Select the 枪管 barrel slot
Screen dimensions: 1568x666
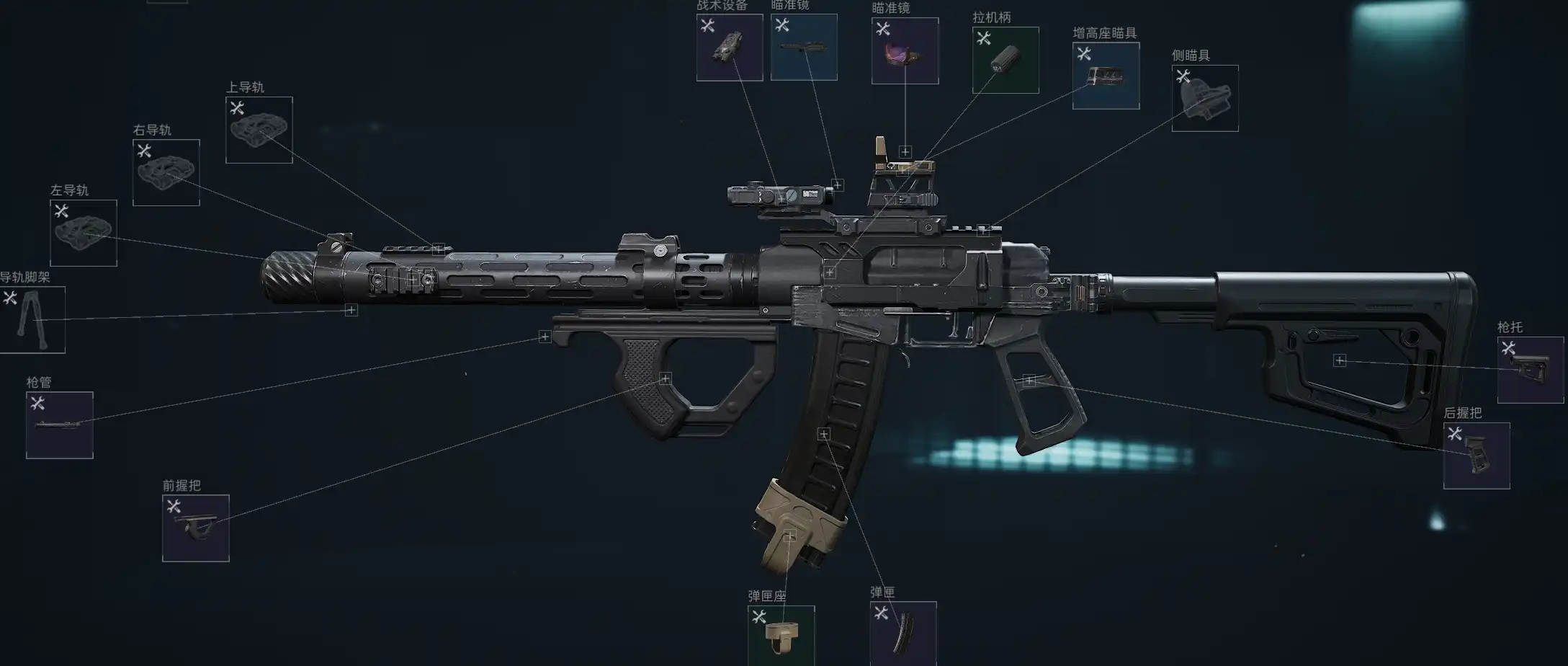[x=59, y=425]
